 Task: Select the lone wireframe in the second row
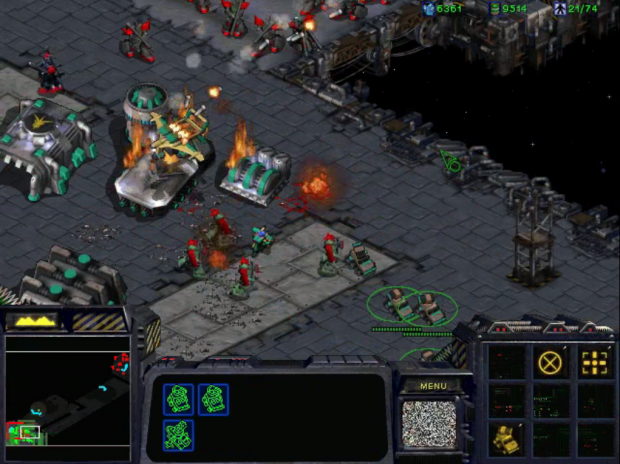[x=178, y=435]
